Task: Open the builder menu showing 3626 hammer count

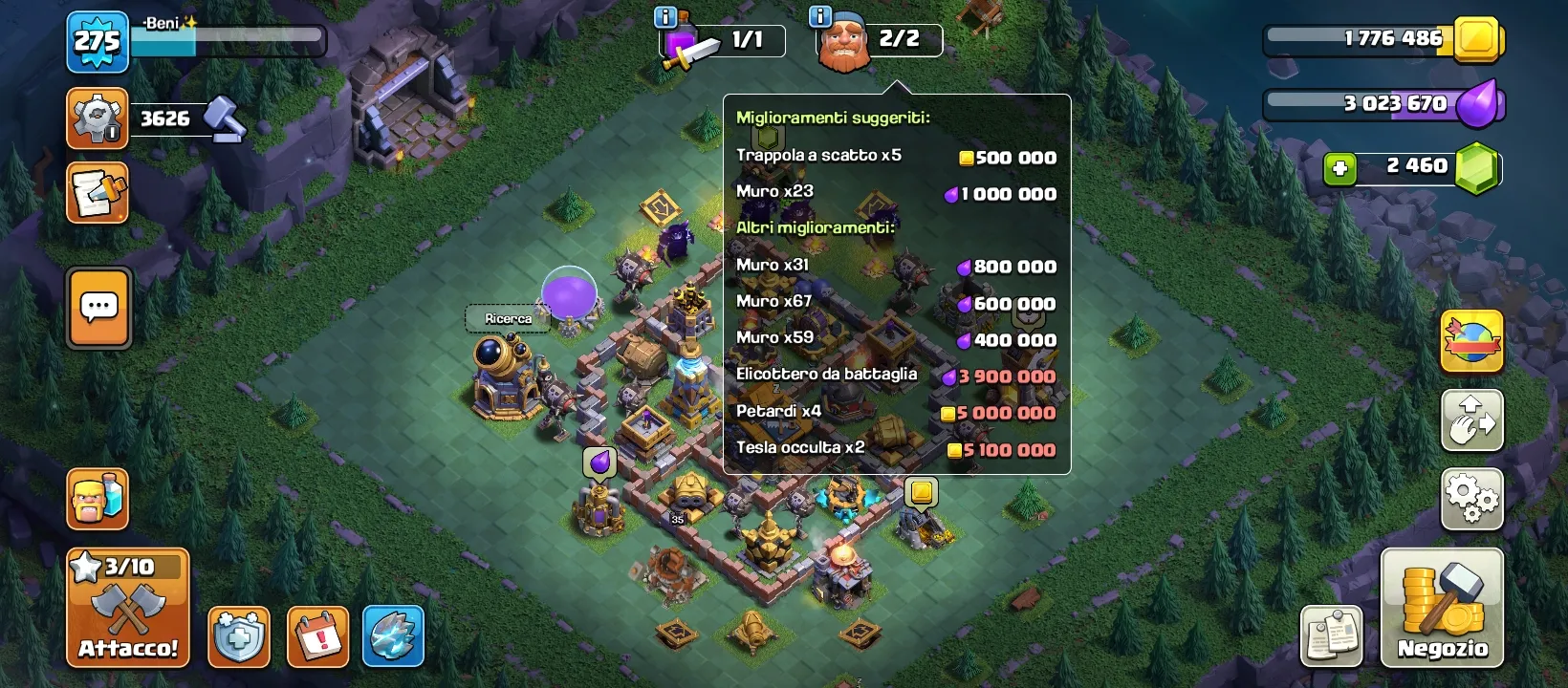Action: (x=95, y=118)
